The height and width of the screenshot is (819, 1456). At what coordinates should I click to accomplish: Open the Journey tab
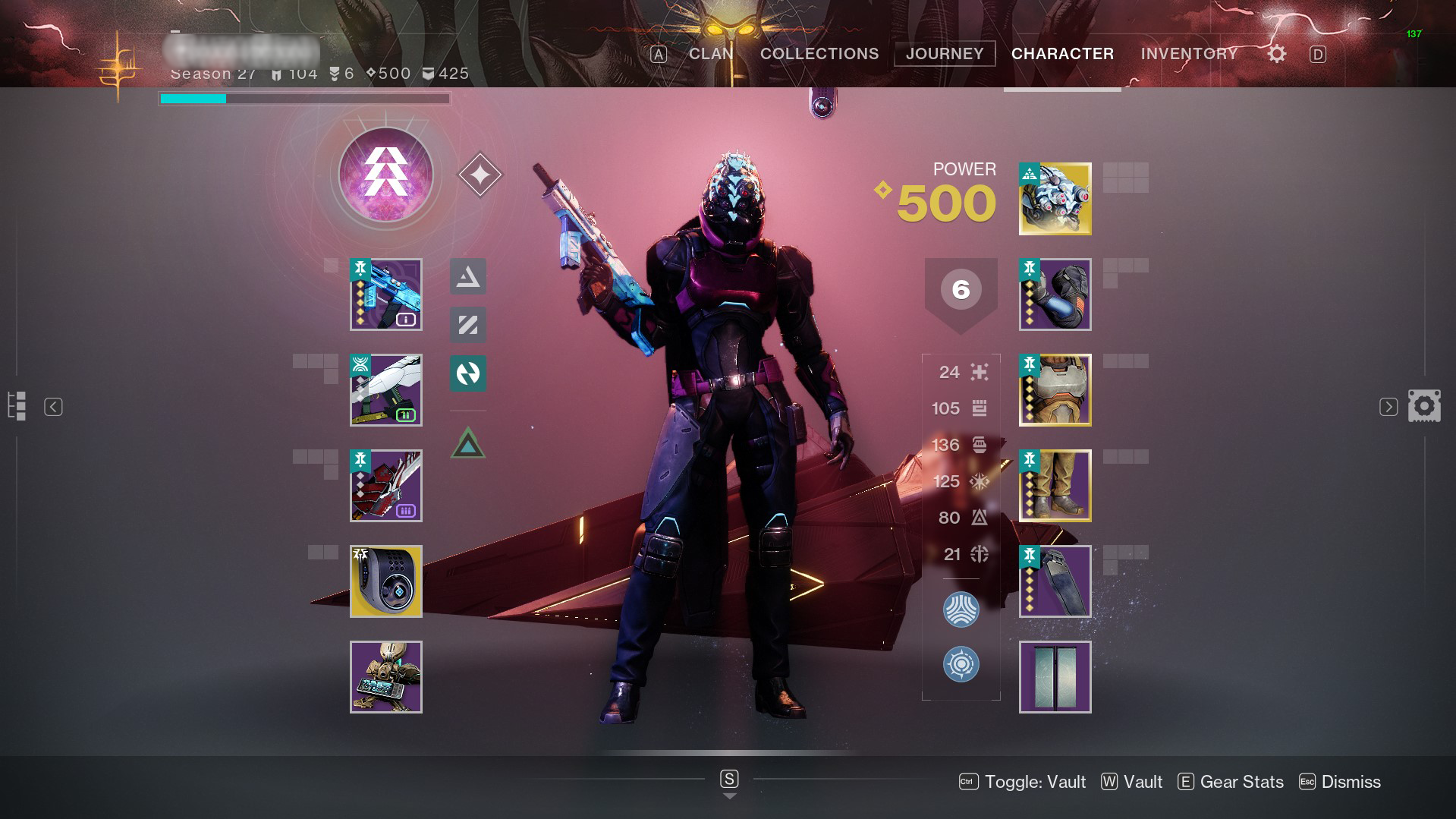click(945, 54)
